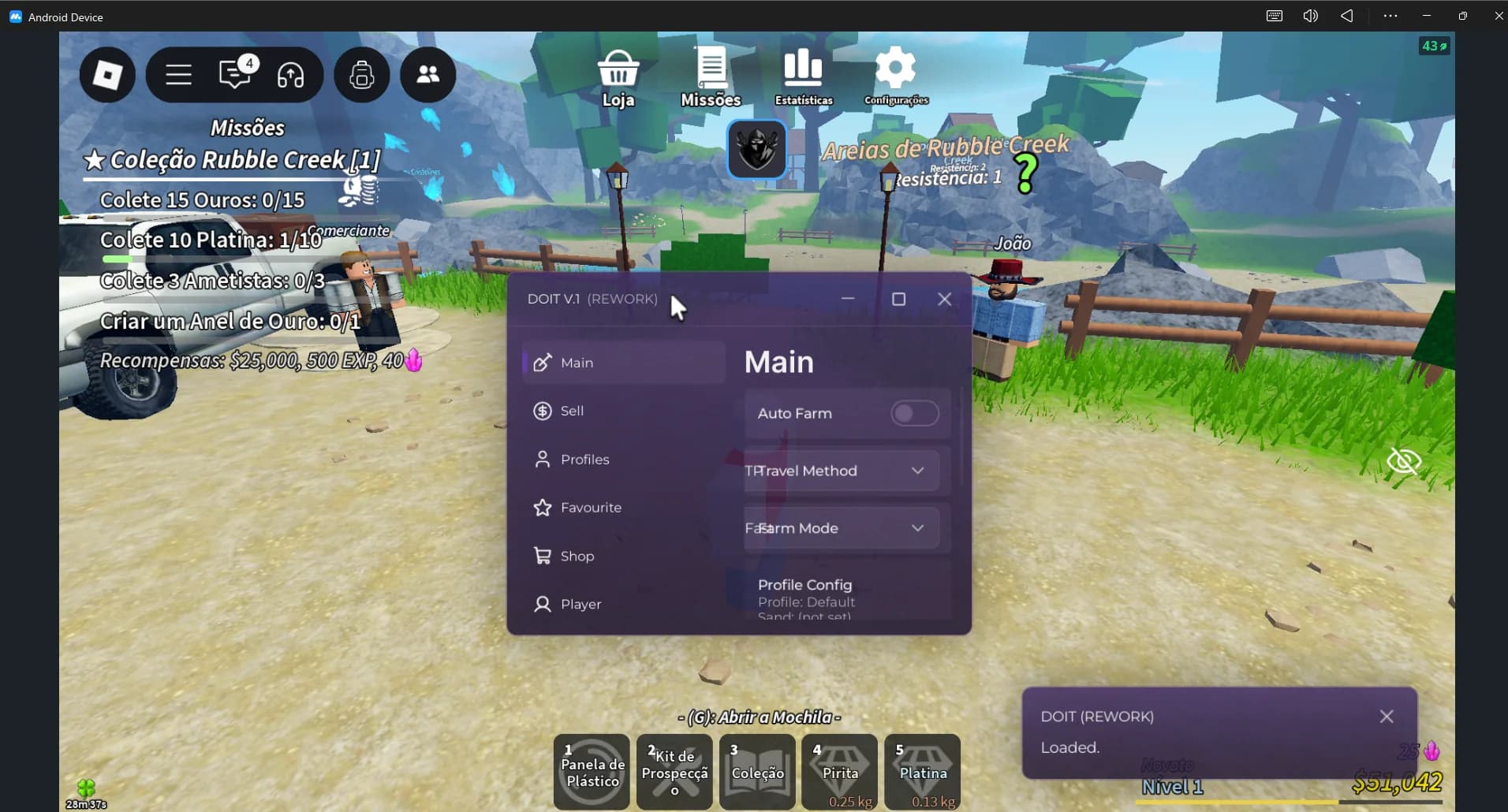Close the DOIT V.1 window
The height and width of the screenshot is (812, 1508).
point(944,300)
